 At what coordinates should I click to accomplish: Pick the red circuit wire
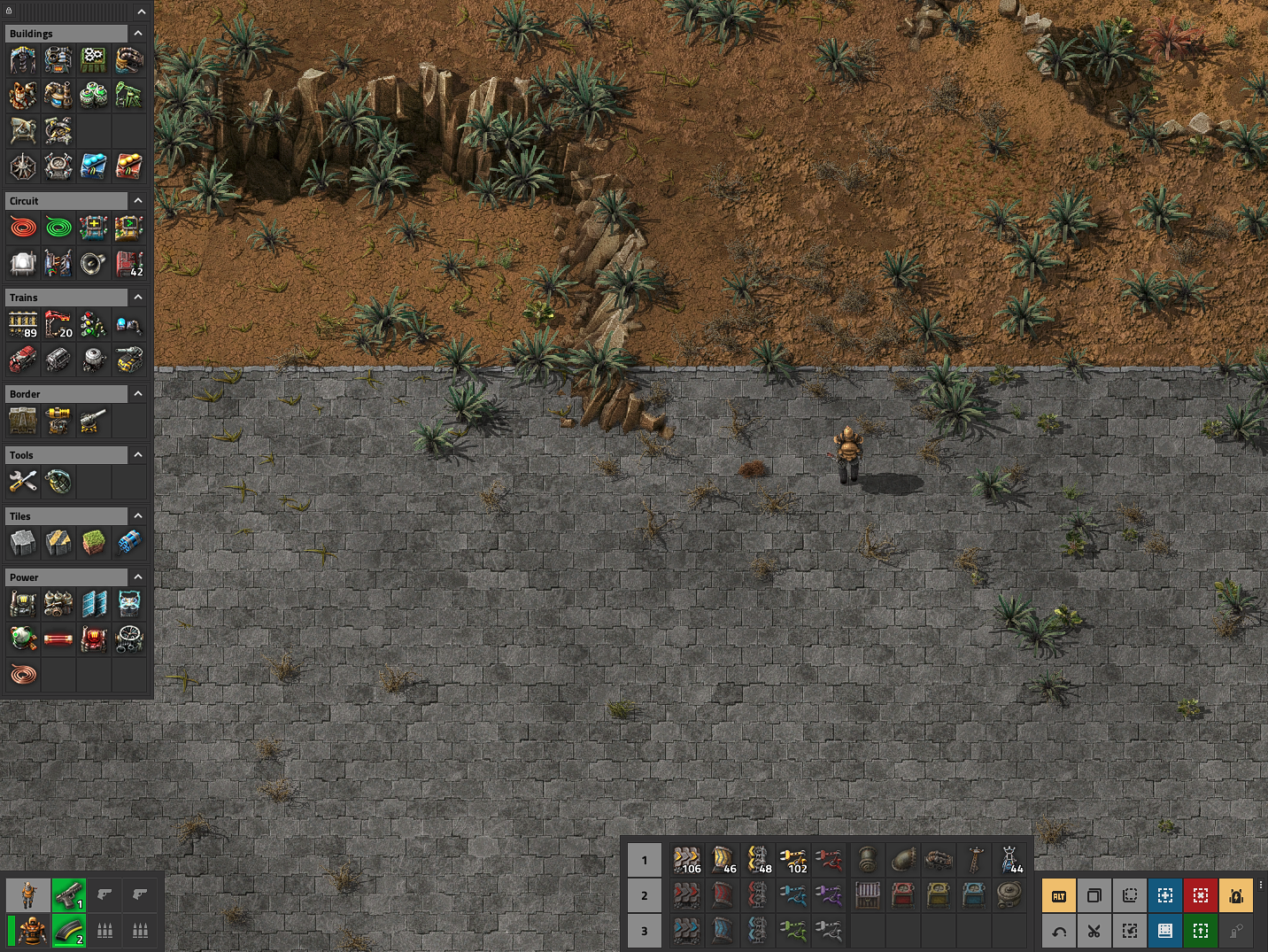(x=23, y=228)
